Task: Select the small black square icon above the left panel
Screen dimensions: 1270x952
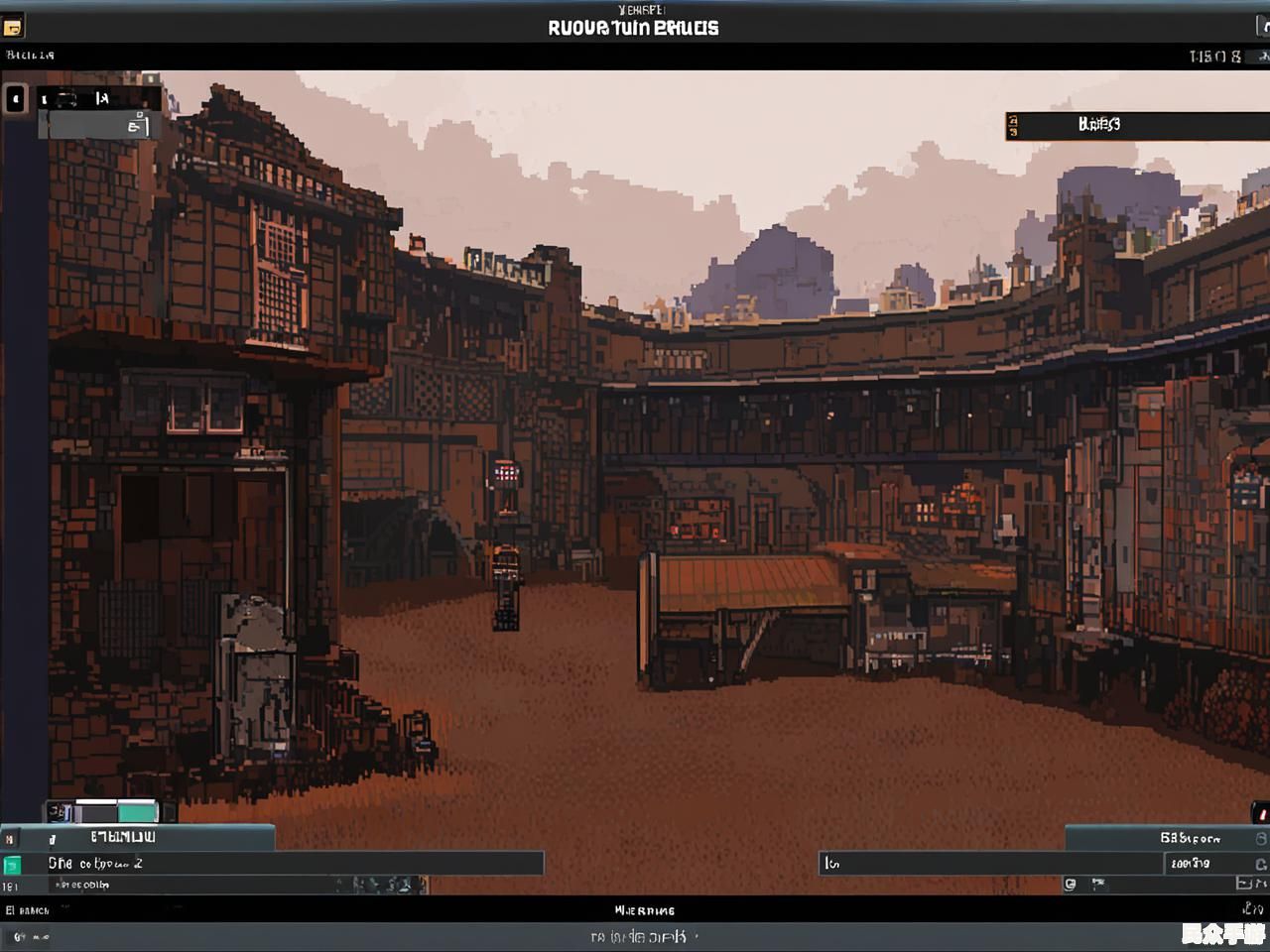Action: tap(15, 99)
